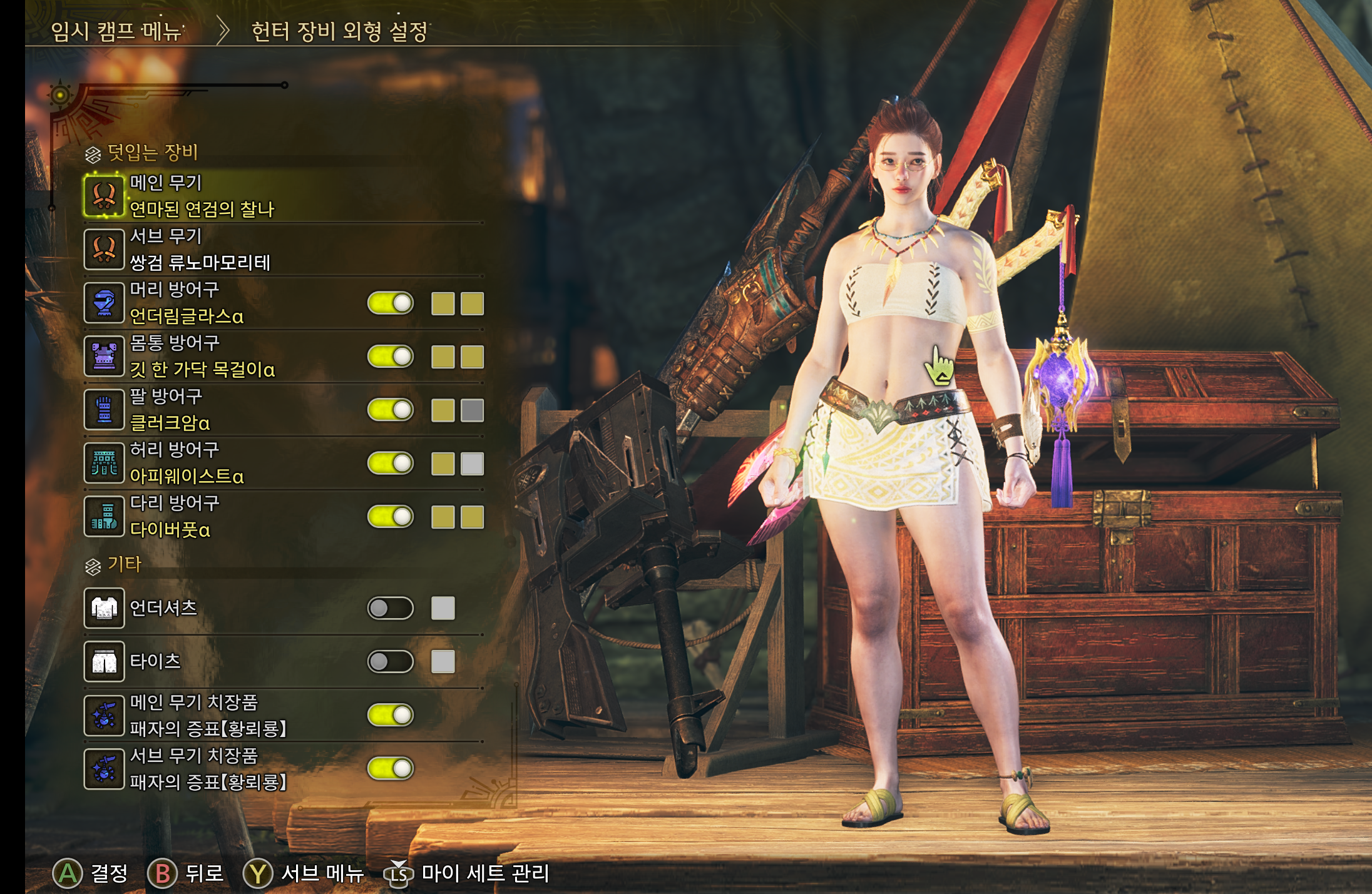Switch off 허리 방어구 toggle
Screen dimensions: 1372x894
(391, 464)
